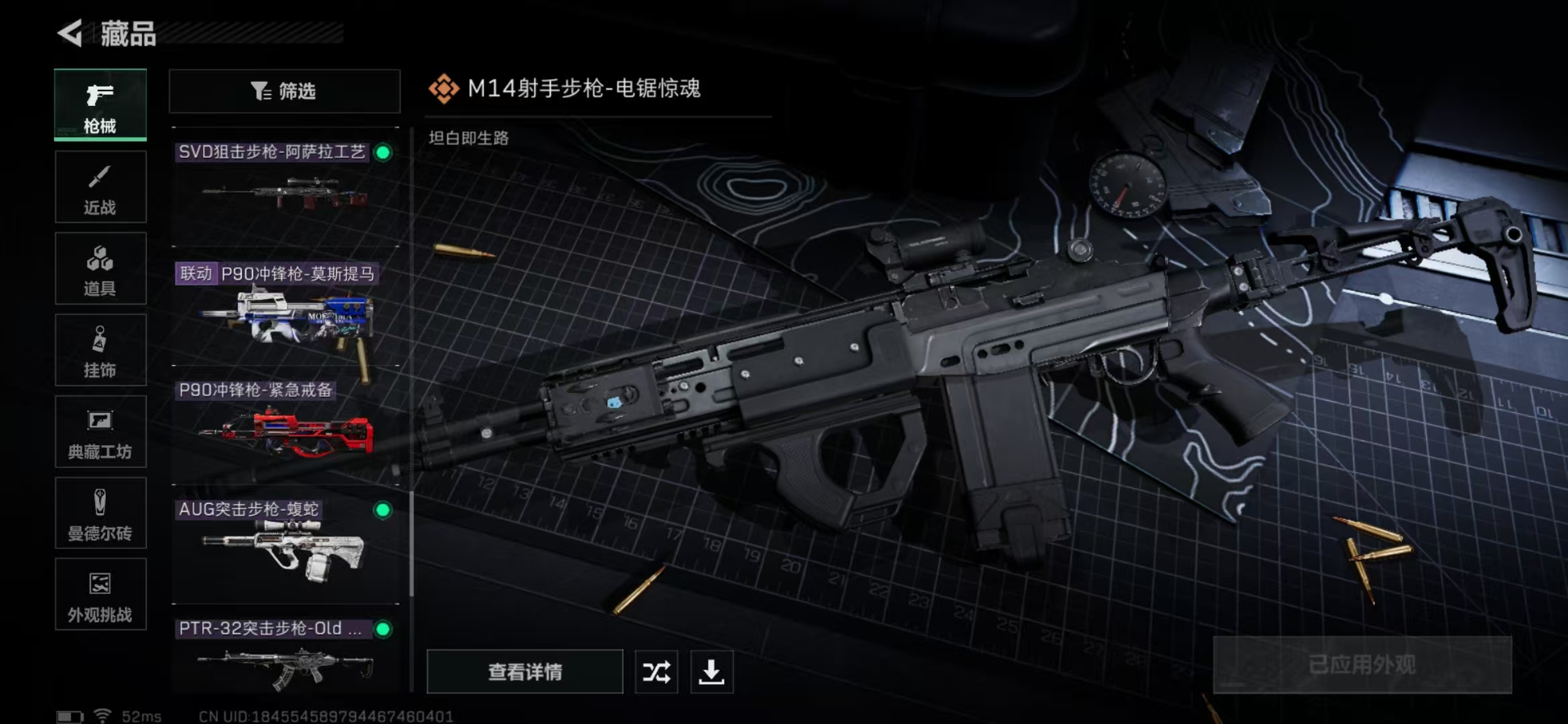The height and width of the screenshot is (724, 1568).
Task: Click the shuffle arrows icon button
Action: (656, 672)
